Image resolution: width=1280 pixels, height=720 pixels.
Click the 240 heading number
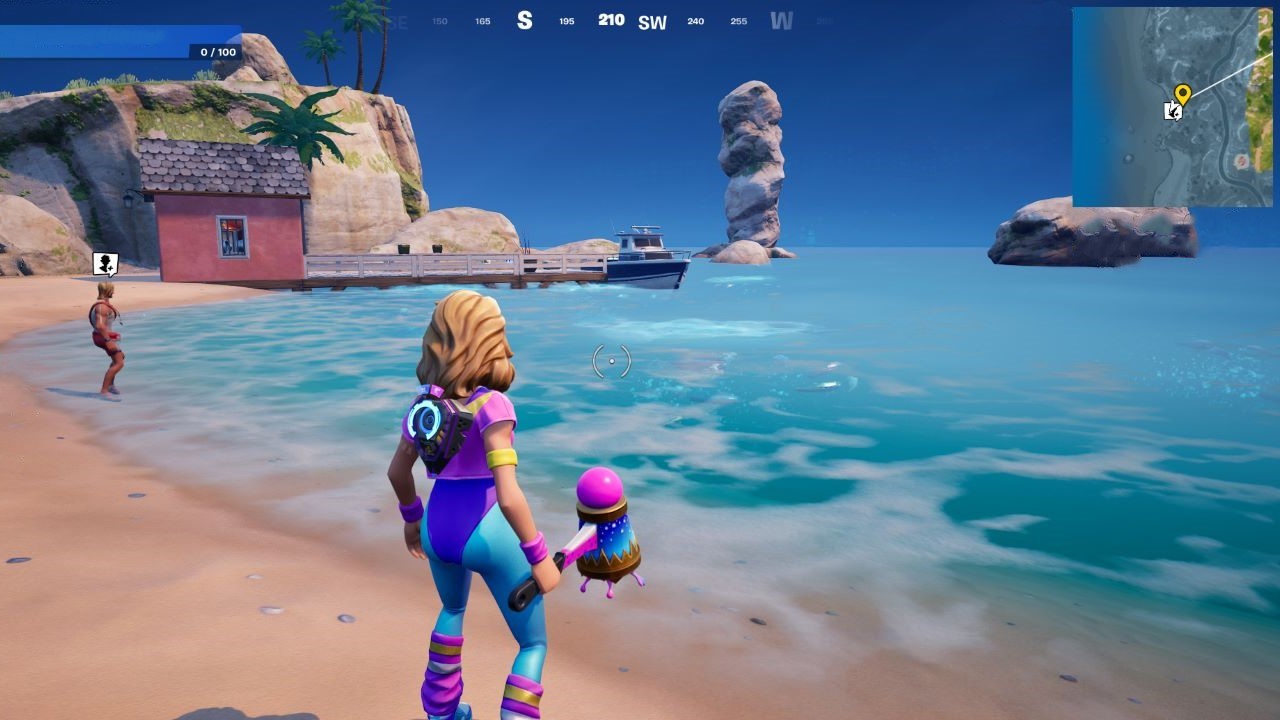(694, 21)
